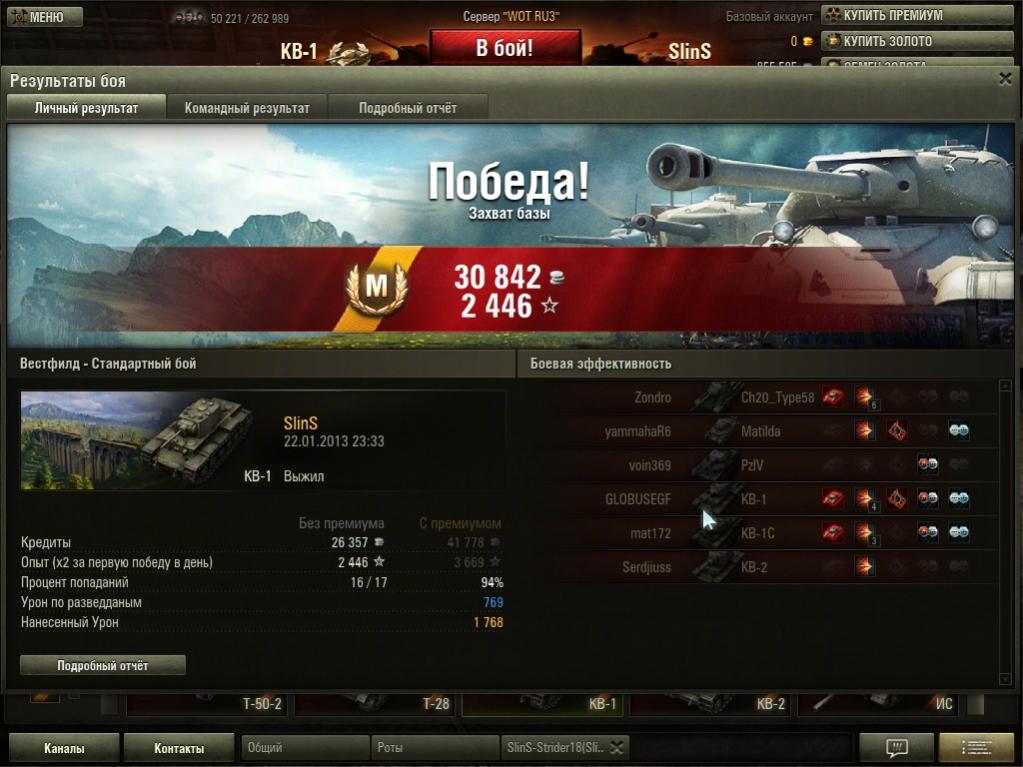The image size is (1023, 767).
Task: Switch to the Личный результат tab
Action: pyautogui.click(x=86, y=108)
